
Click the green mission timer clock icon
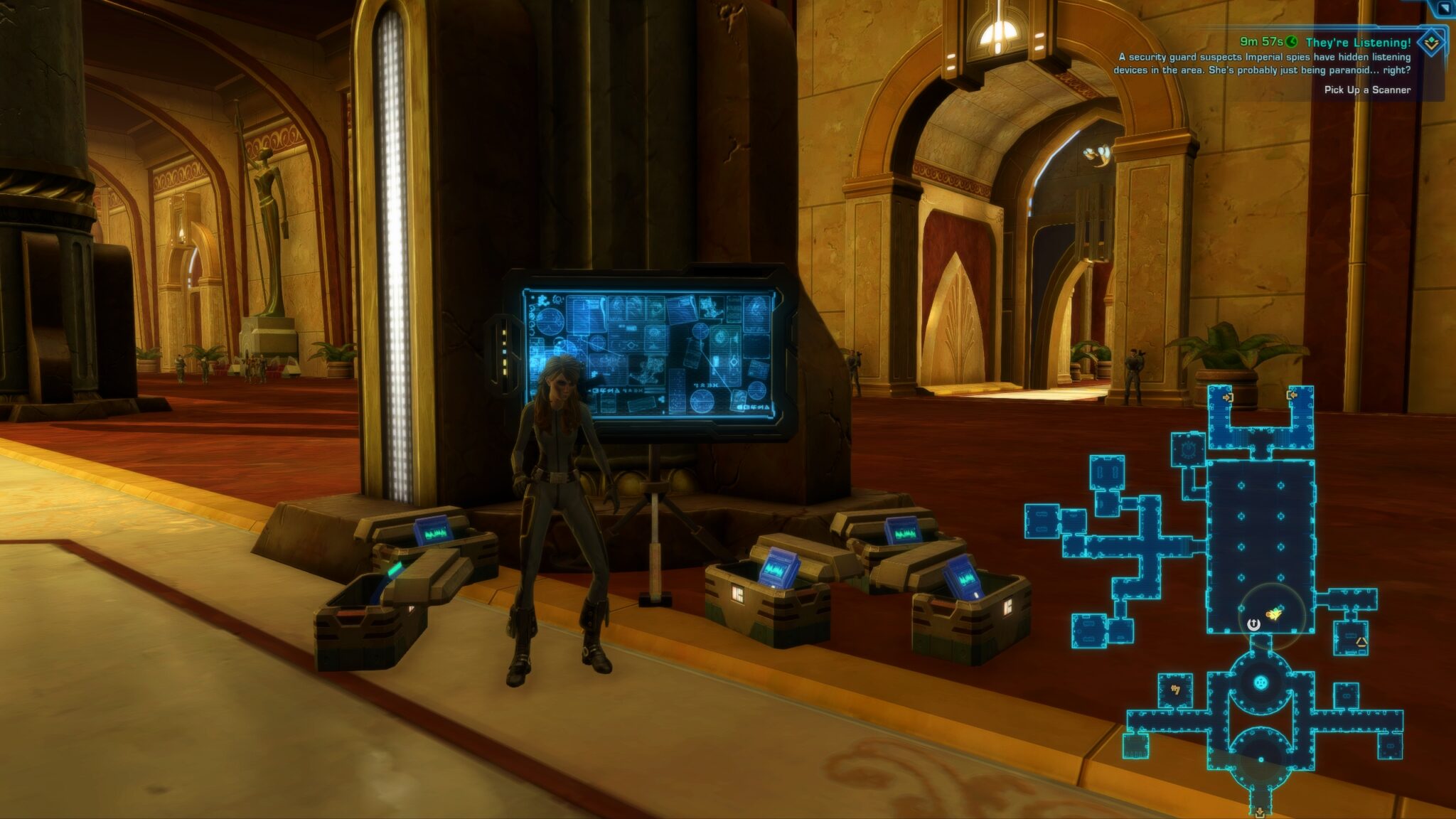[1290, 43]
